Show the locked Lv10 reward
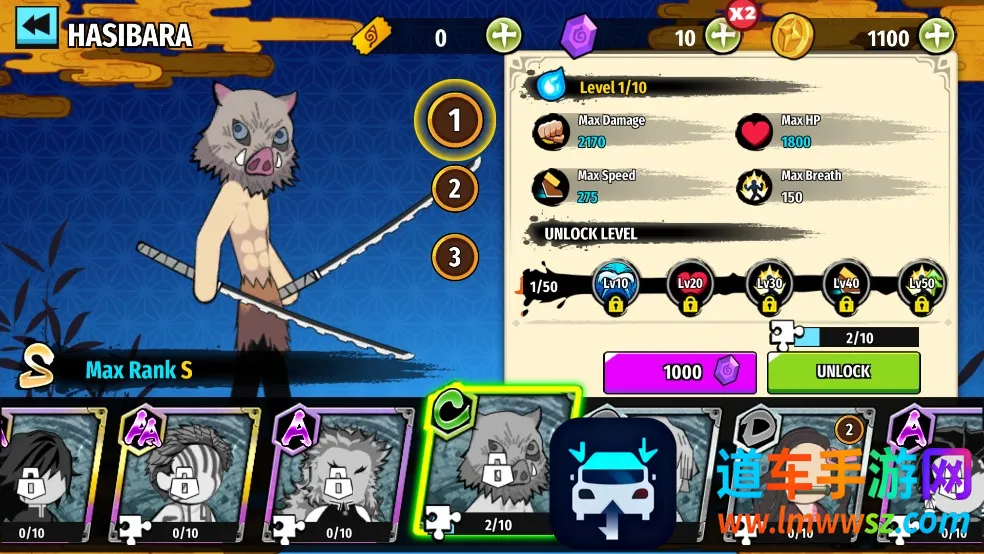Viewport: 984px width, 554px height. click(615, 285)
